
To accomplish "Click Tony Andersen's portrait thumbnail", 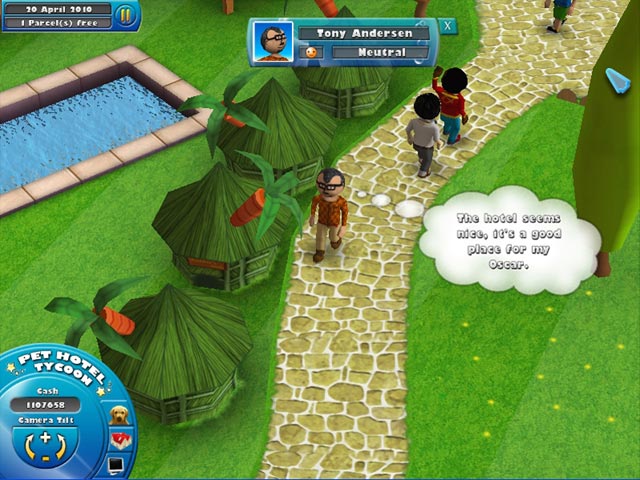I will (x=271, y=42).
